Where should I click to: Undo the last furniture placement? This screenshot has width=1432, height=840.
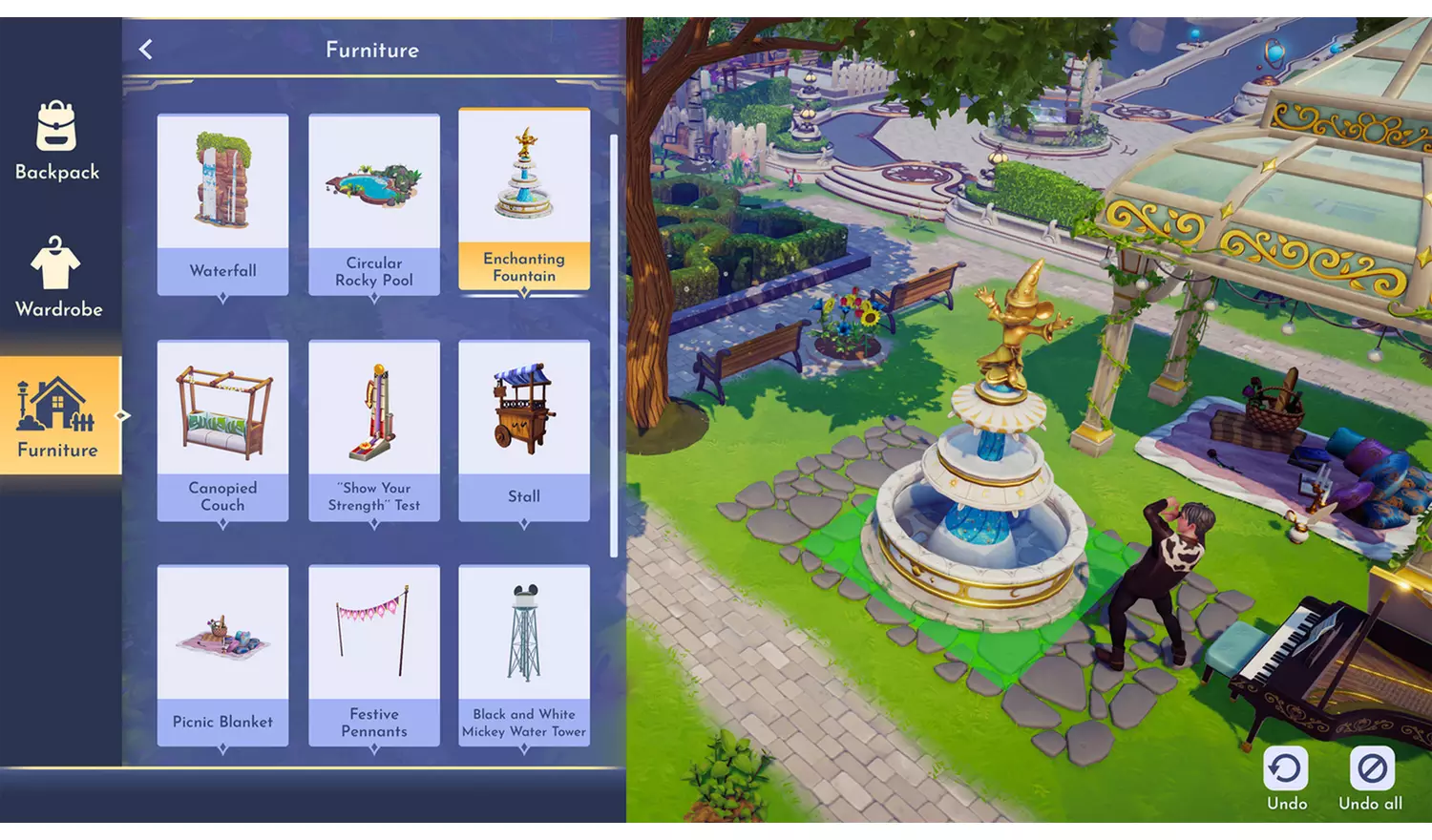pyautogui.click(x=1286, y=777)
